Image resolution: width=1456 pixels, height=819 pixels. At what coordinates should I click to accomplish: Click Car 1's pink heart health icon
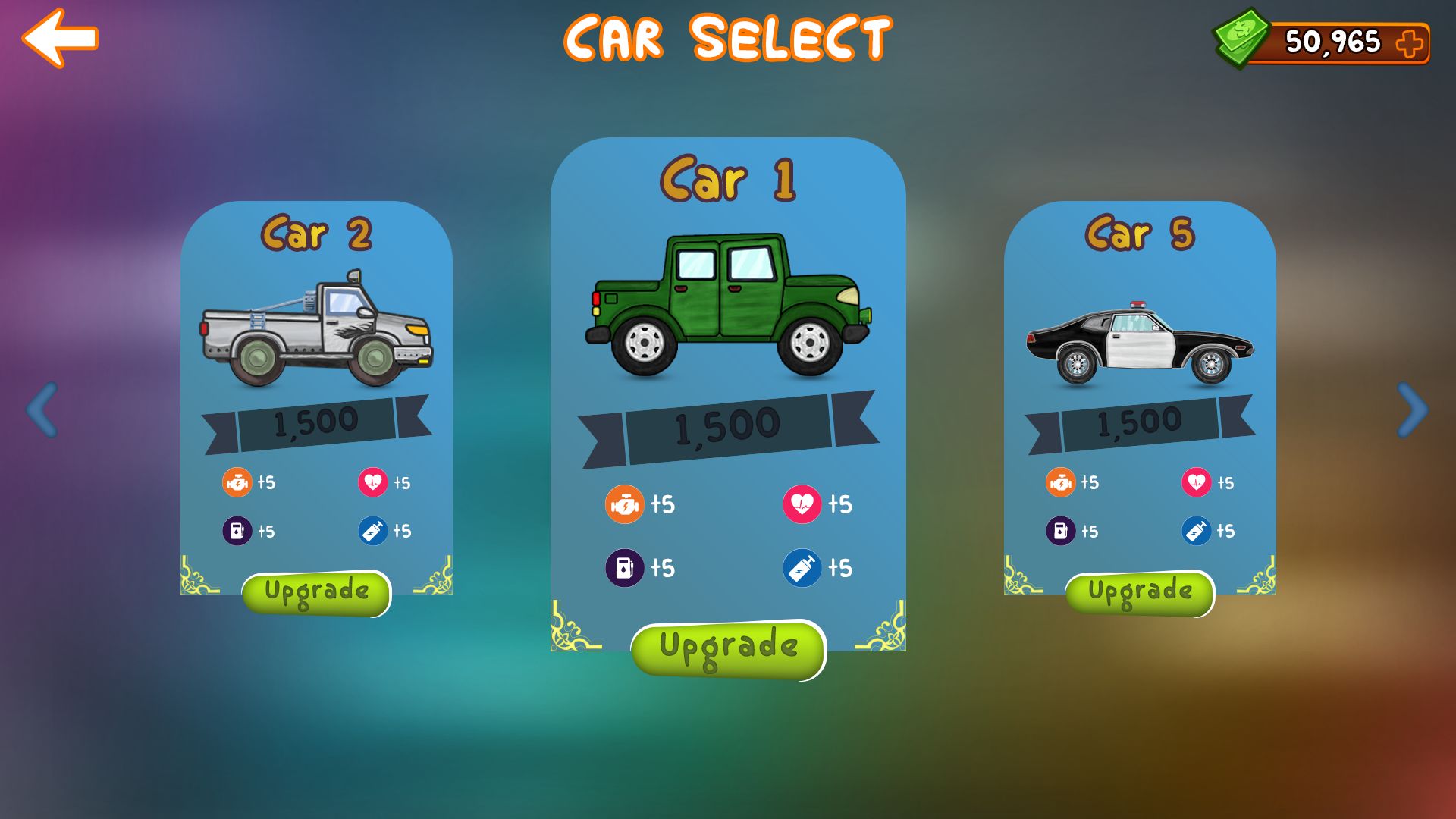(802, 504)
